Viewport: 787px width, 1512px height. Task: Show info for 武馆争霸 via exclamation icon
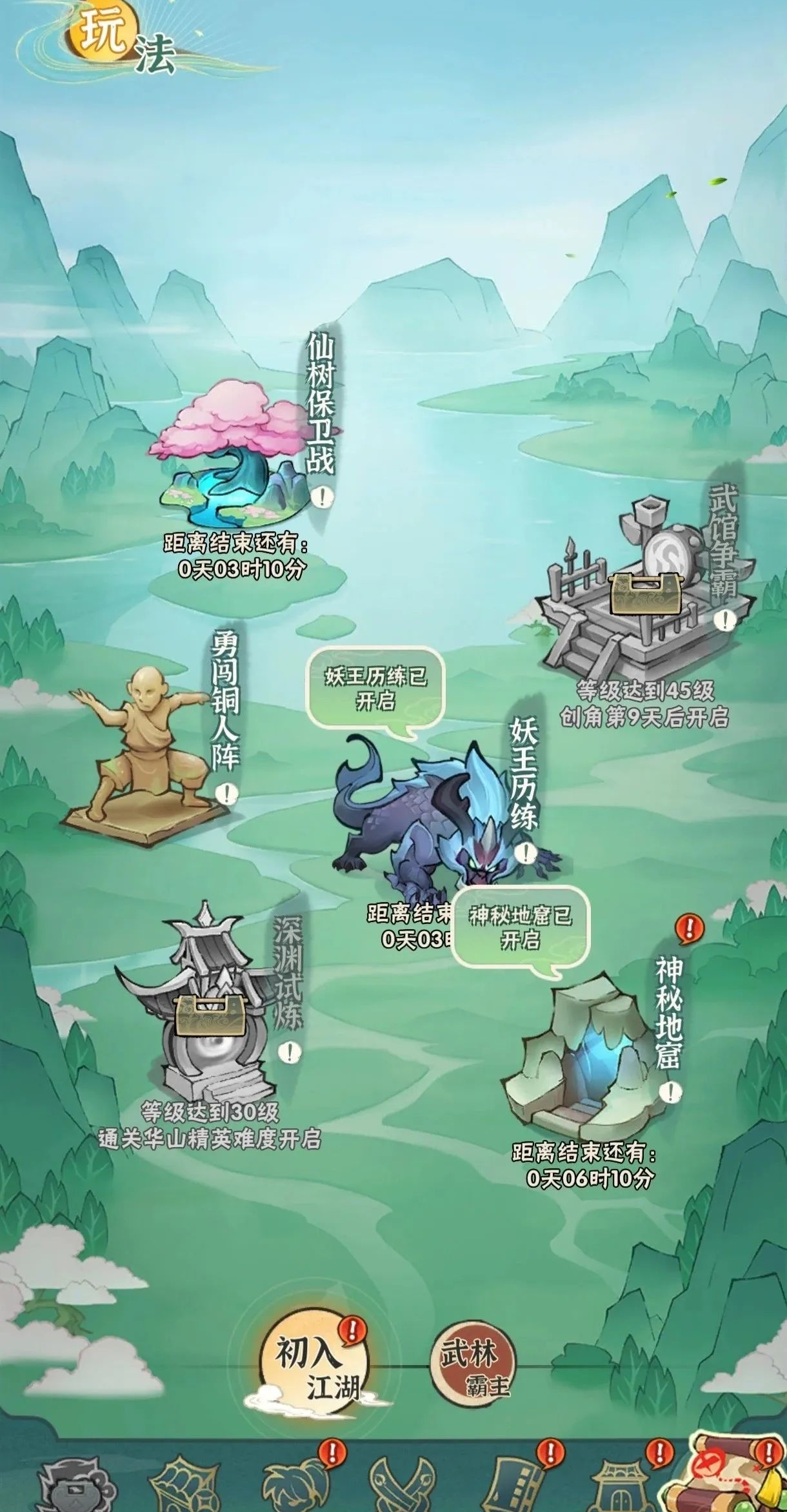point(726,620)
